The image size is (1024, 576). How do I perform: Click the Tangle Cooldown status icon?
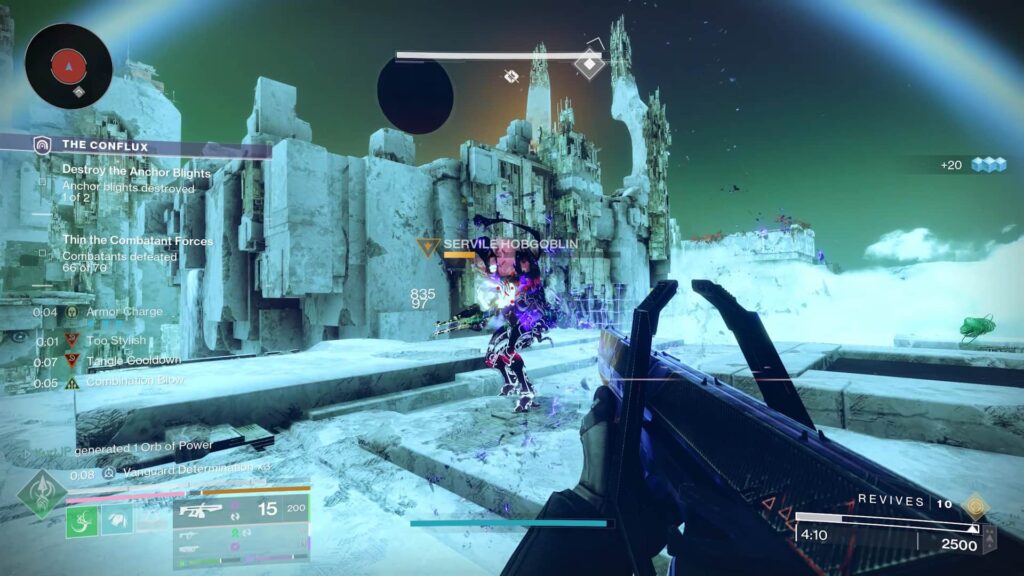[72, 361]
